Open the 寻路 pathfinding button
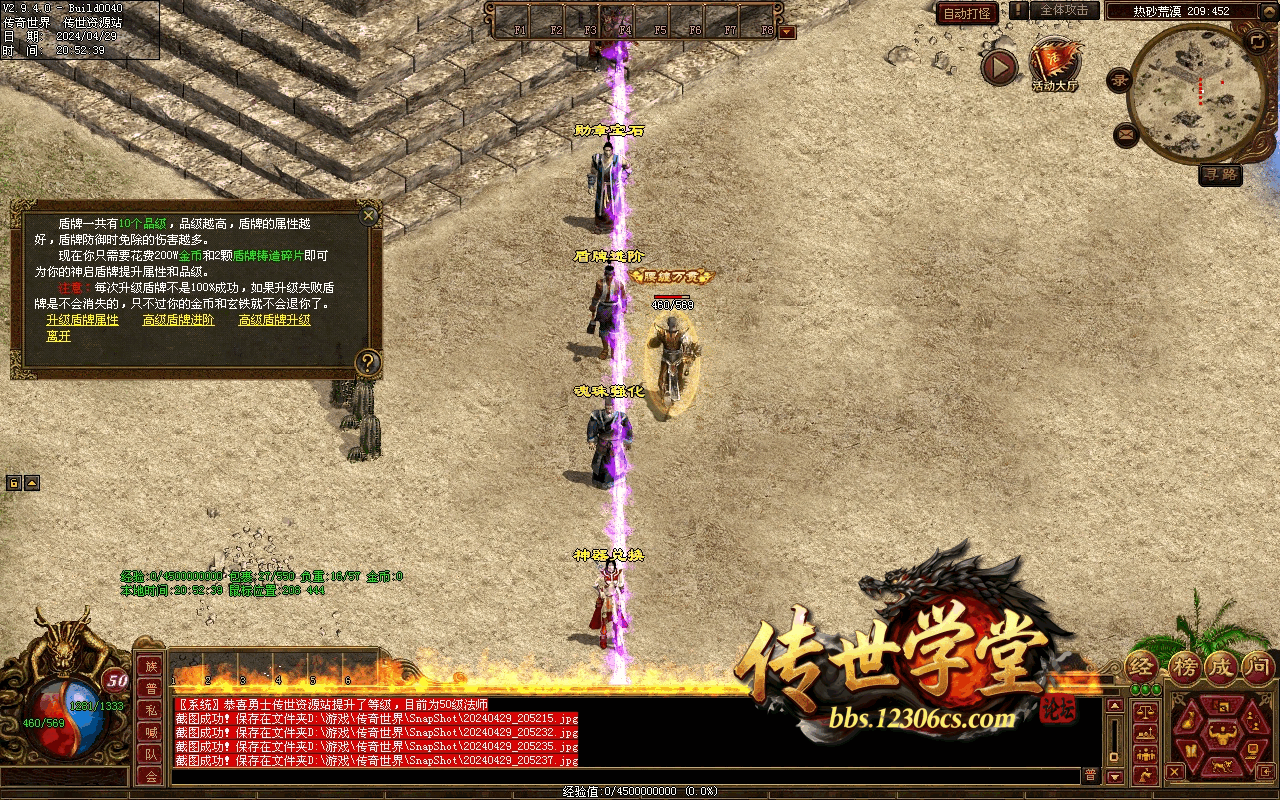The width and height of the screenshot is (1280, 800). click(x=1220, y=174)
